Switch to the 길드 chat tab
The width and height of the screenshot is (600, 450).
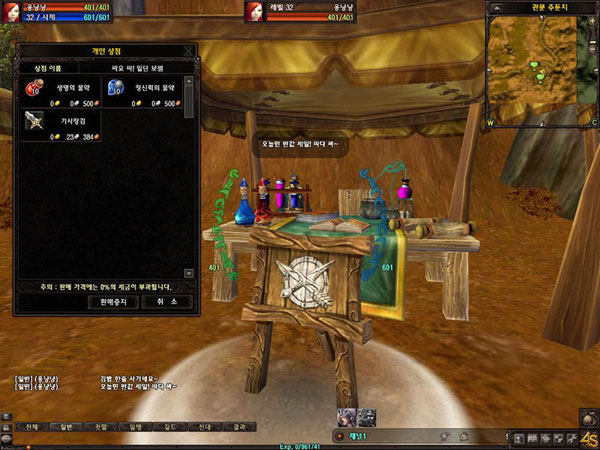170,426
